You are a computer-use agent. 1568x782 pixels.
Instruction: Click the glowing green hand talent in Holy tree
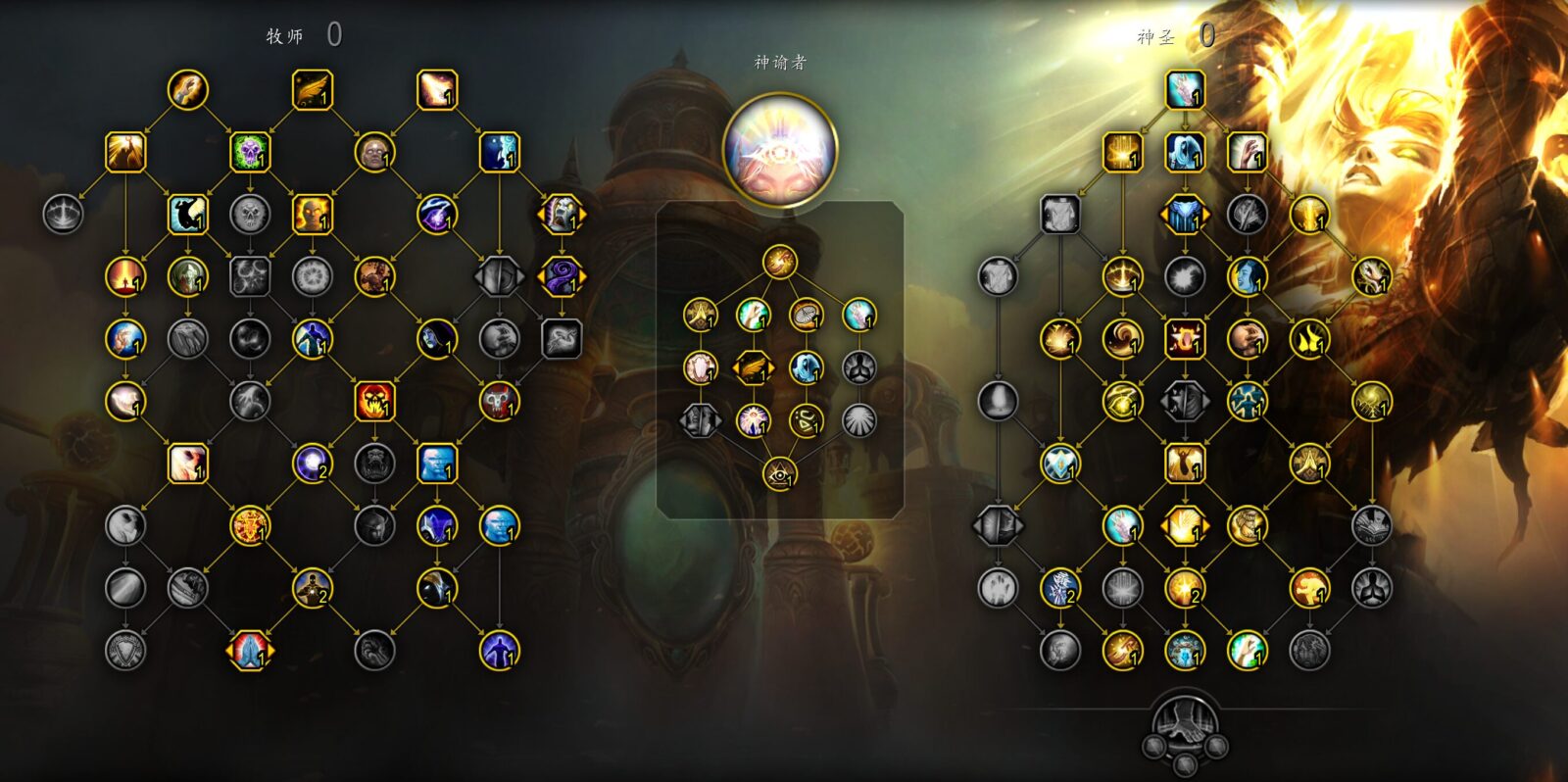coord(1247,650)
